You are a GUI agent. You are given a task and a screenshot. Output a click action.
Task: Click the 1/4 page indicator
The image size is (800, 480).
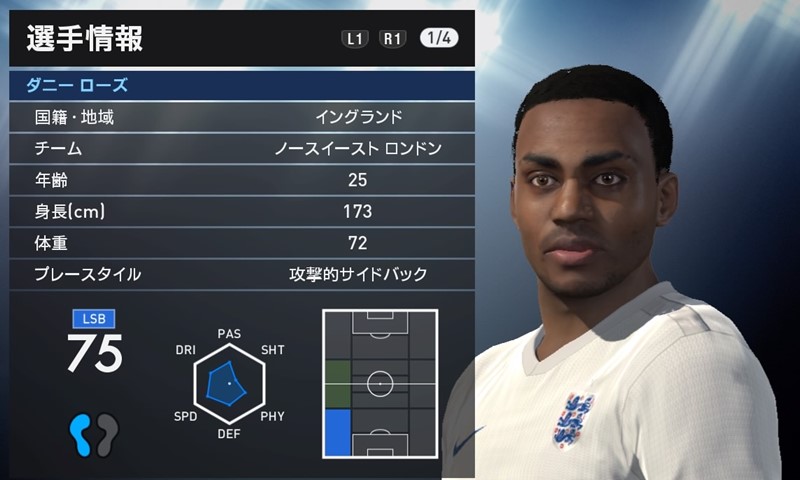pyautogui.click(x=437, y=39)
